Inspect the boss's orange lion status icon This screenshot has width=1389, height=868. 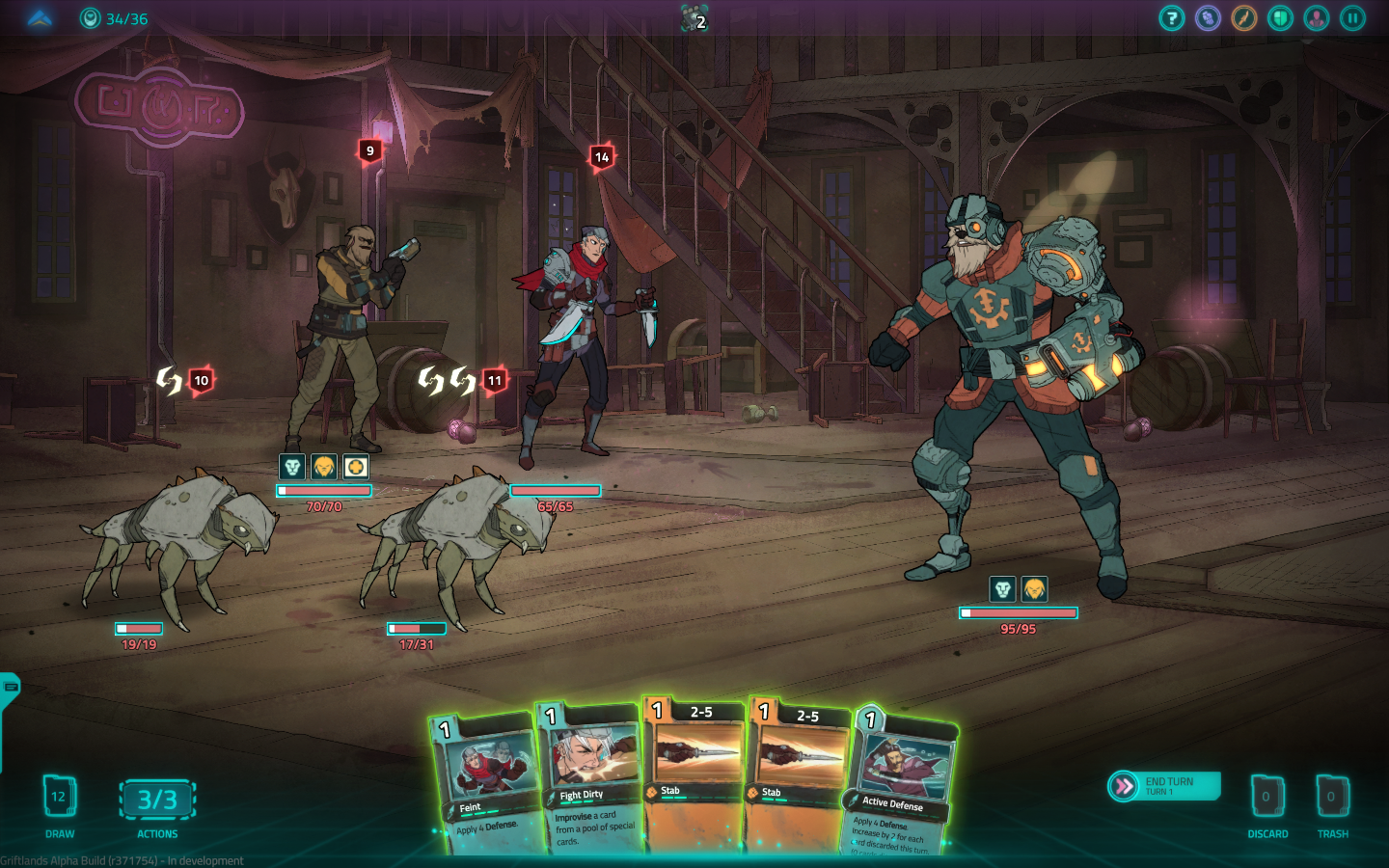[1034, 588]
